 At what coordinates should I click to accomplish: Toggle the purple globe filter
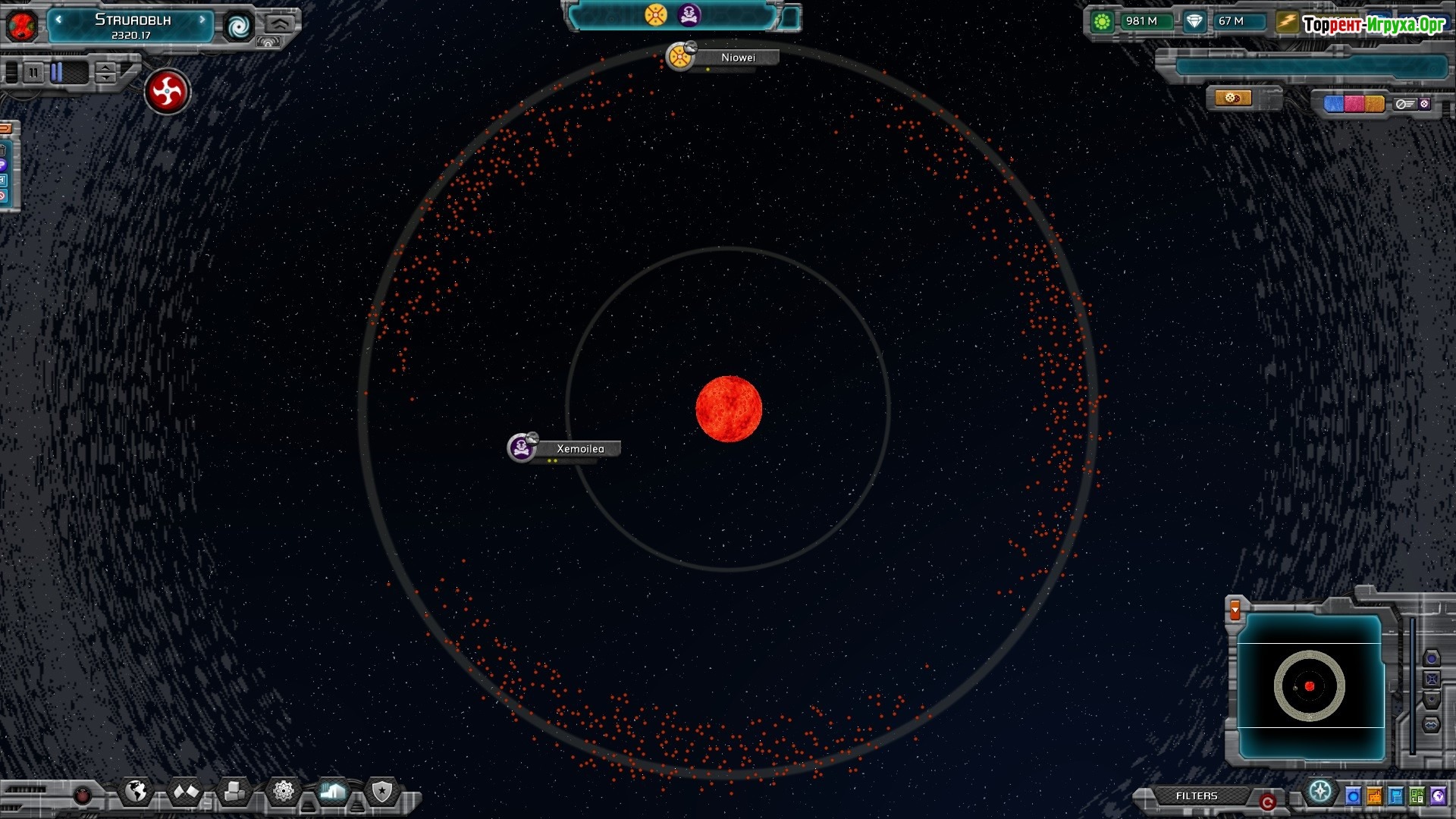tap(1438, 796)
